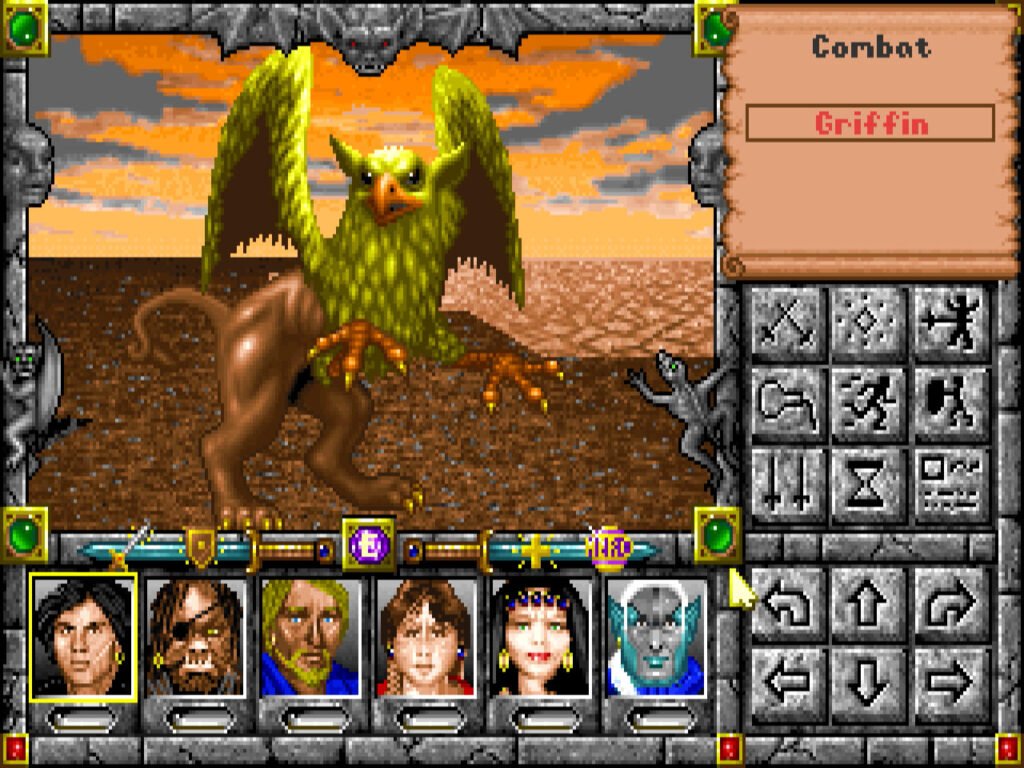Turn right with the curved right arrow
The width and height of the screenshot is (1024, 768).
pos(950,603)
